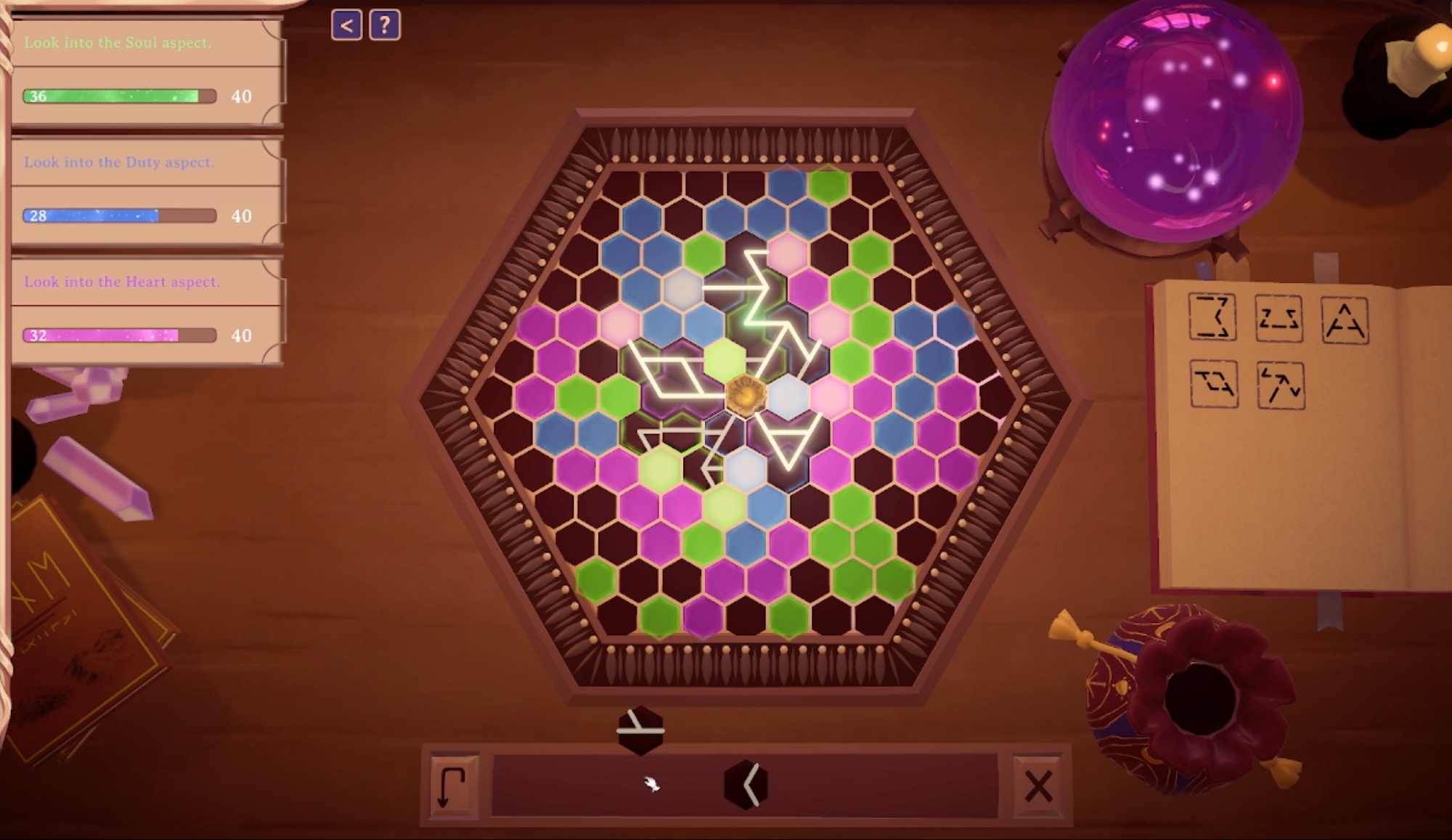Go back with the arrow button

coord(346,26)
